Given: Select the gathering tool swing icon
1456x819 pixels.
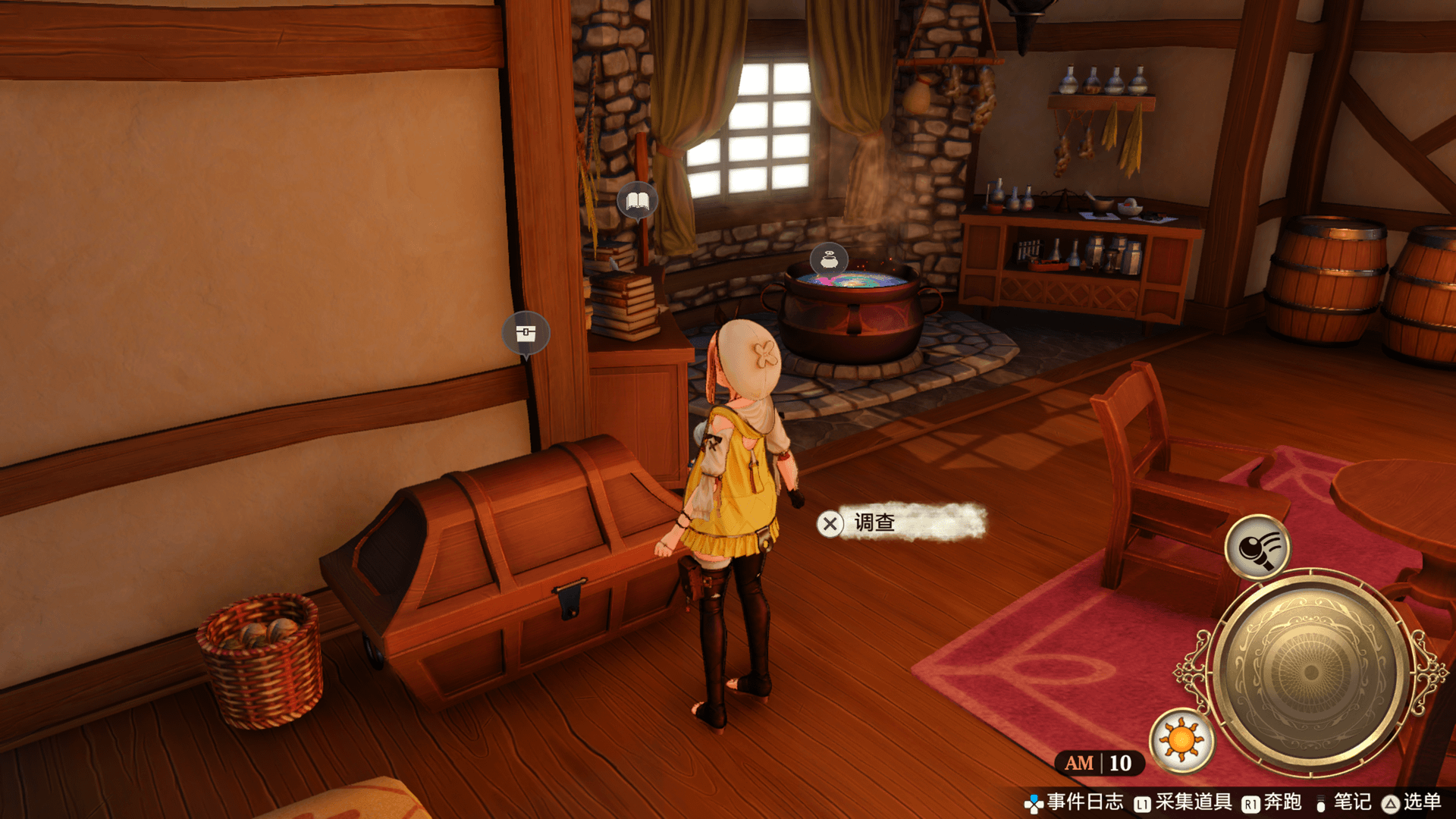Looking at the screenshot, I should tap(1258, 547).
